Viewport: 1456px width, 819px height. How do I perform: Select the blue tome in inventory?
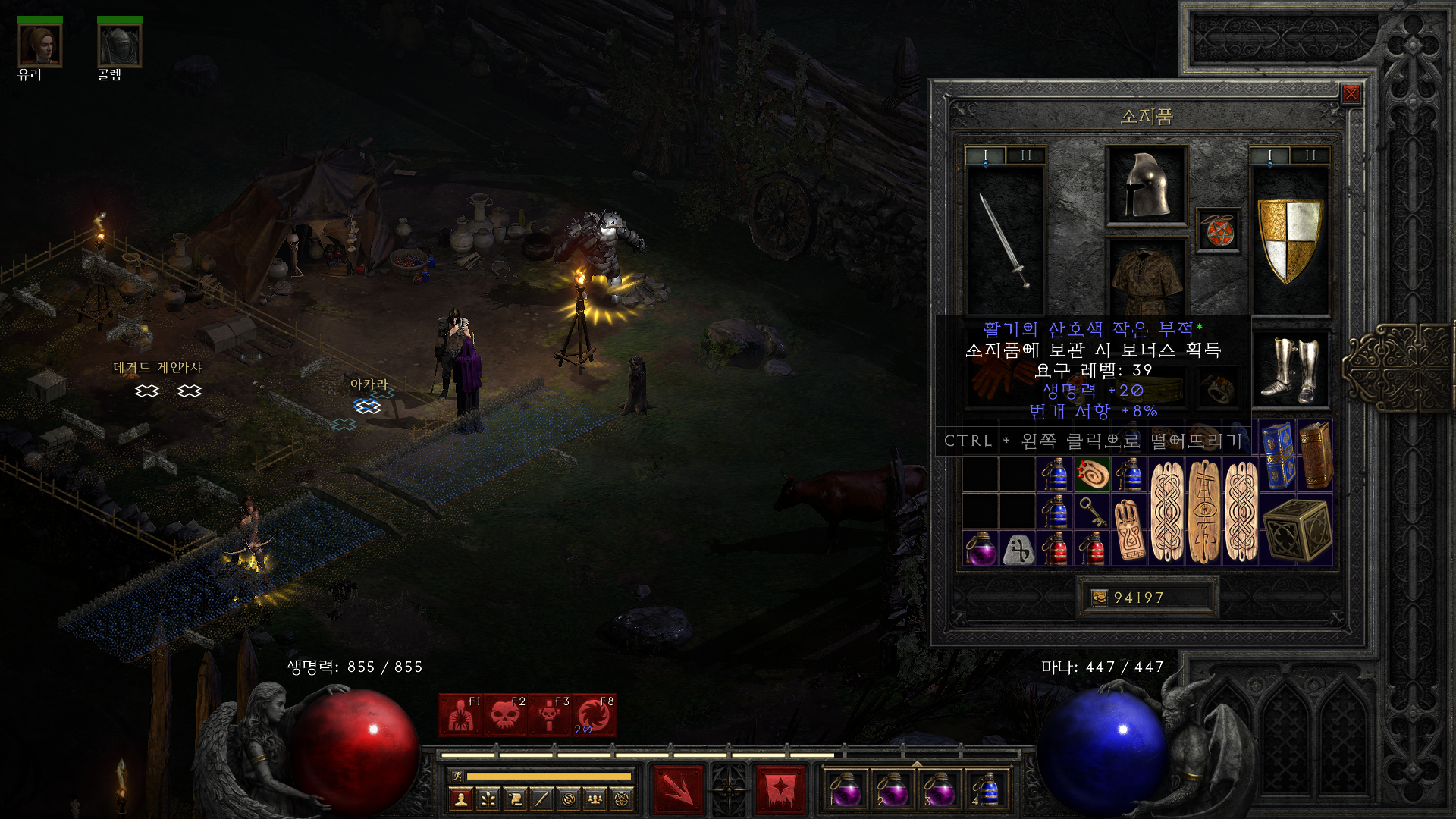(x=1279, y=455)
